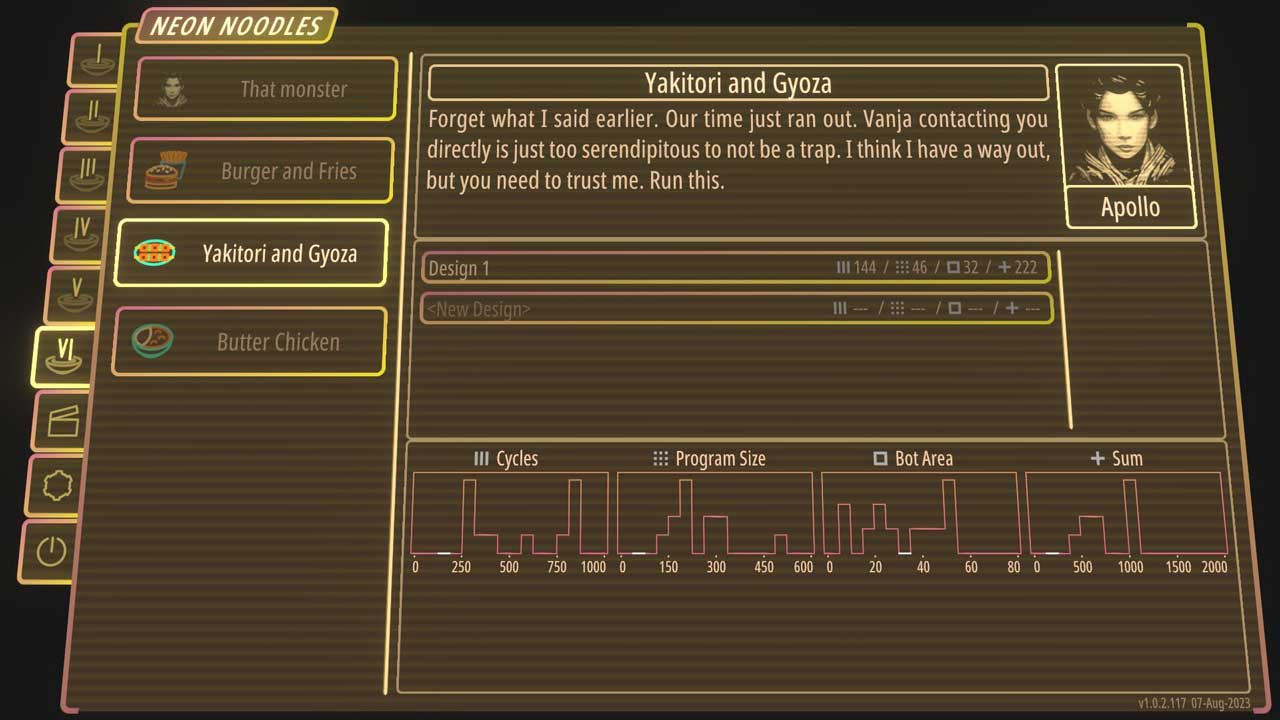Viewport: 1280px width, 720px height.
Task: Select the Burger and Fries puzzle
Action: 261,171
